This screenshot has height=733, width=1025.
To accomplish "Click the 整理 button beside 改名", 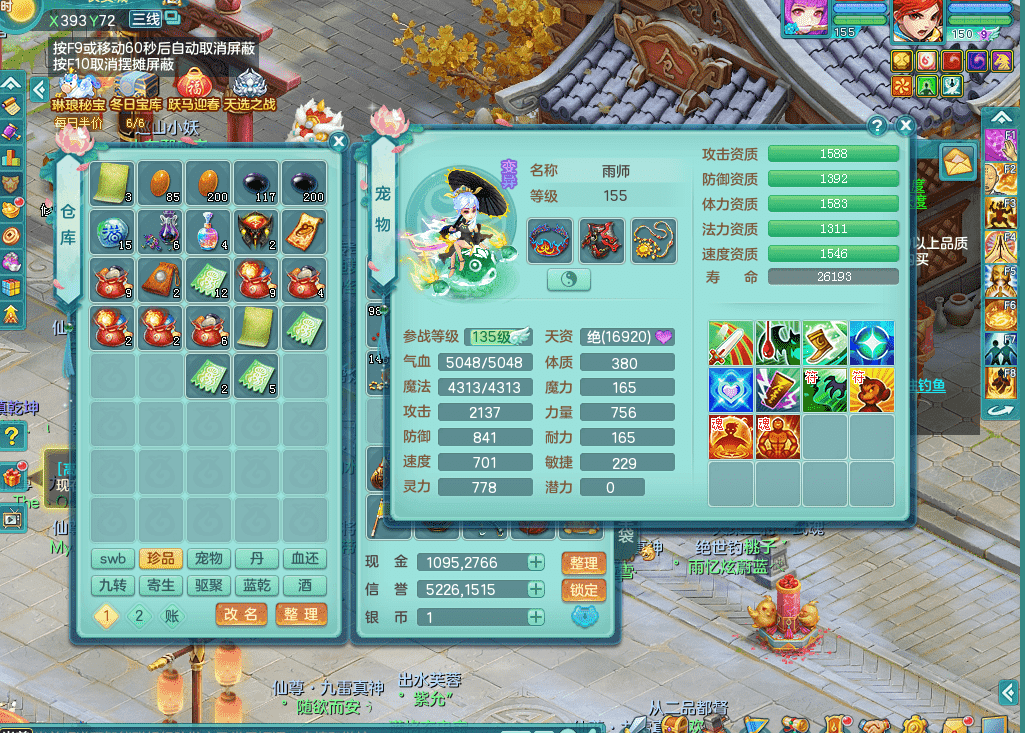I will coord(301,615).
